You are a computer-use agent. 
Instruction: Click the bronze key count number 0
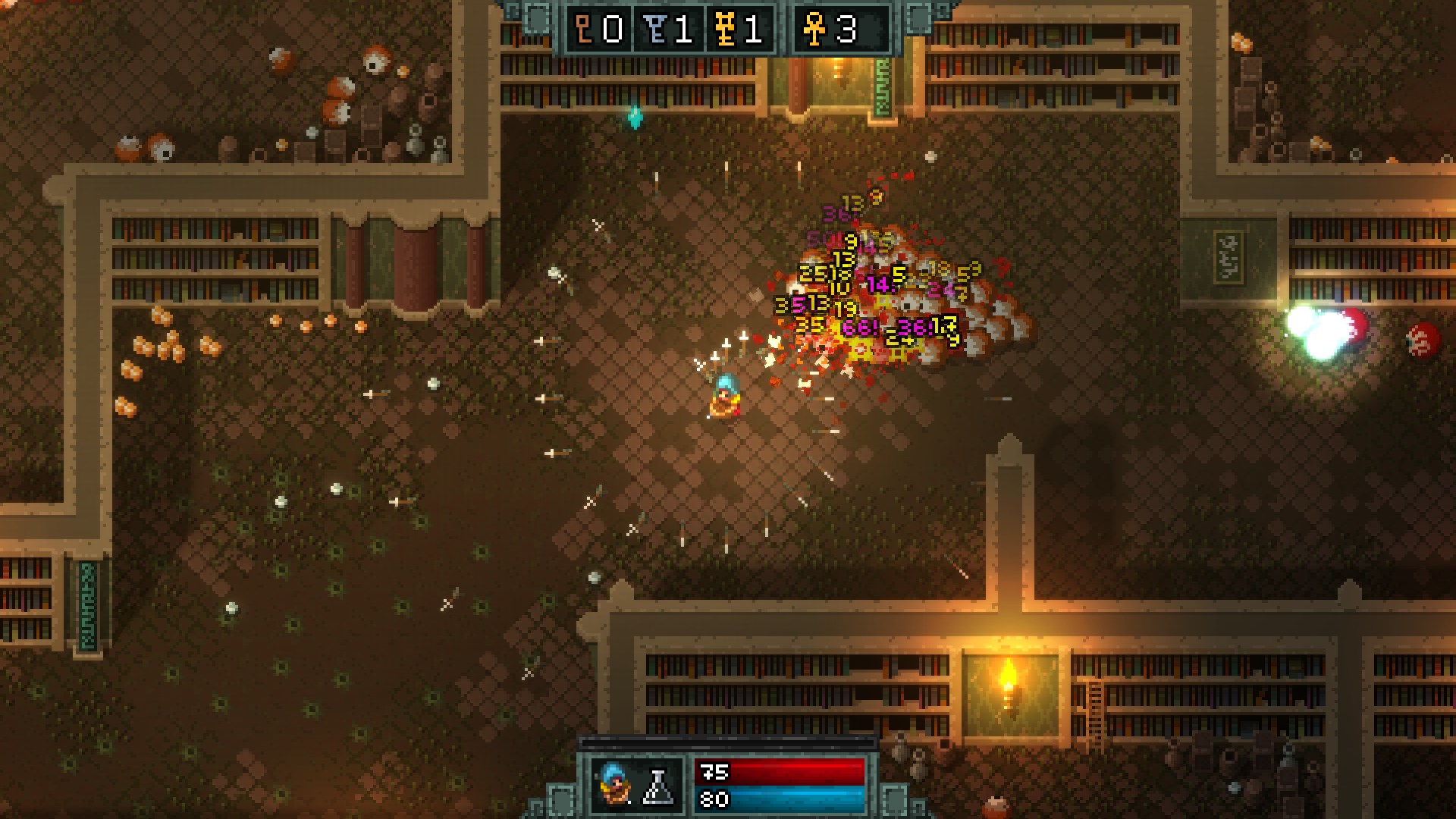(x=614, y=30)
